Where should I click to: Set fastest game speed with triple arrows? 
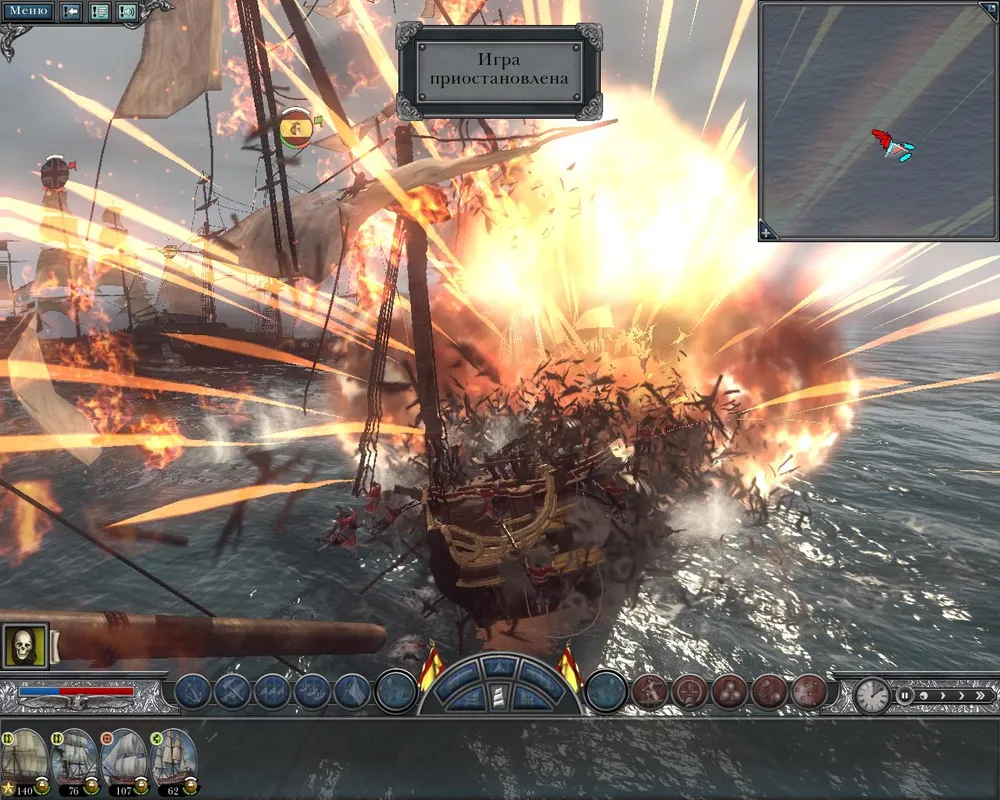tap(978, 695)
